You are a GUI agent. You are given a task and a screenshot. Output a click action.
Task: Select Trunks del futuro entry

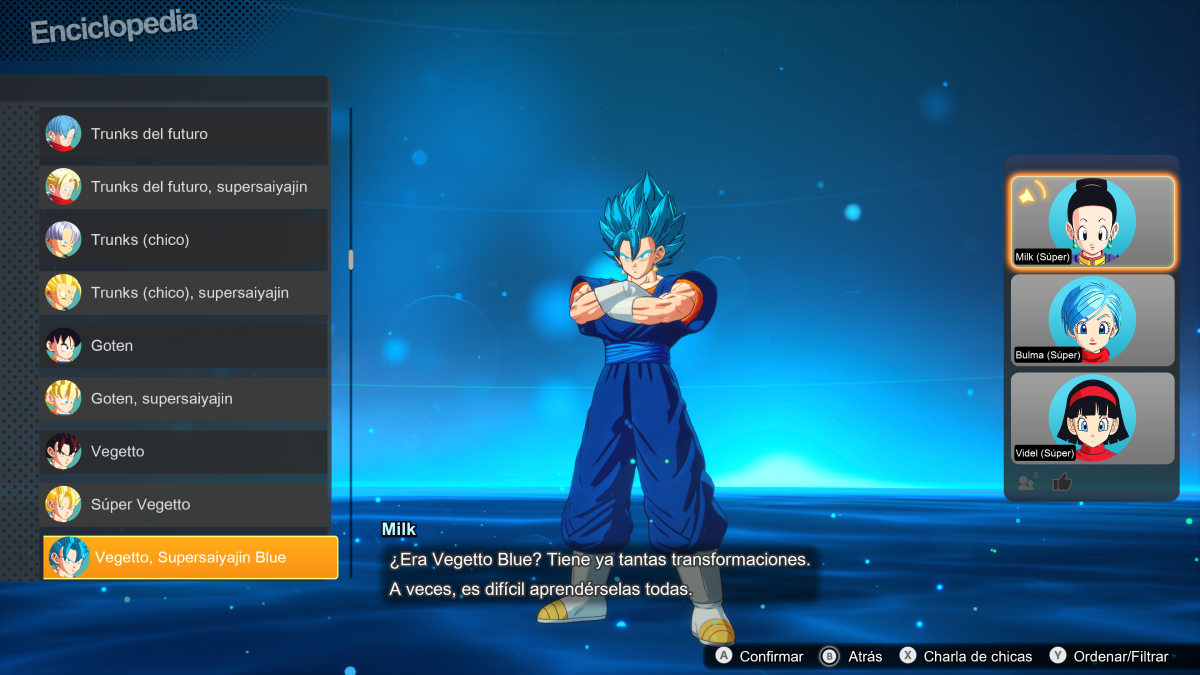point(184,134)
